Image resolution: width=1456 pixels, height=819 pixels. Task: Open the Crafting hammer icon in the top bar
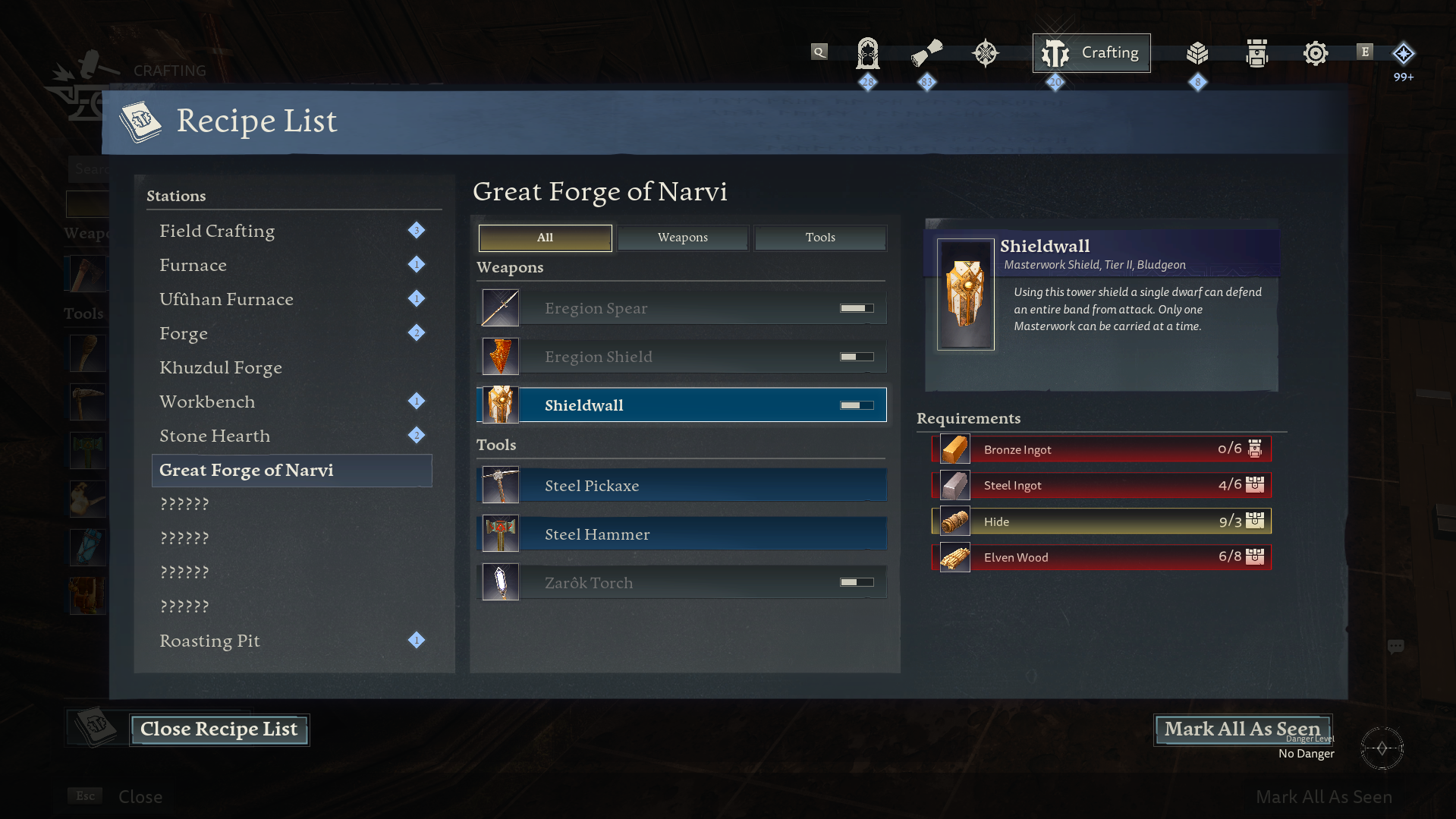click(1055, 52)
